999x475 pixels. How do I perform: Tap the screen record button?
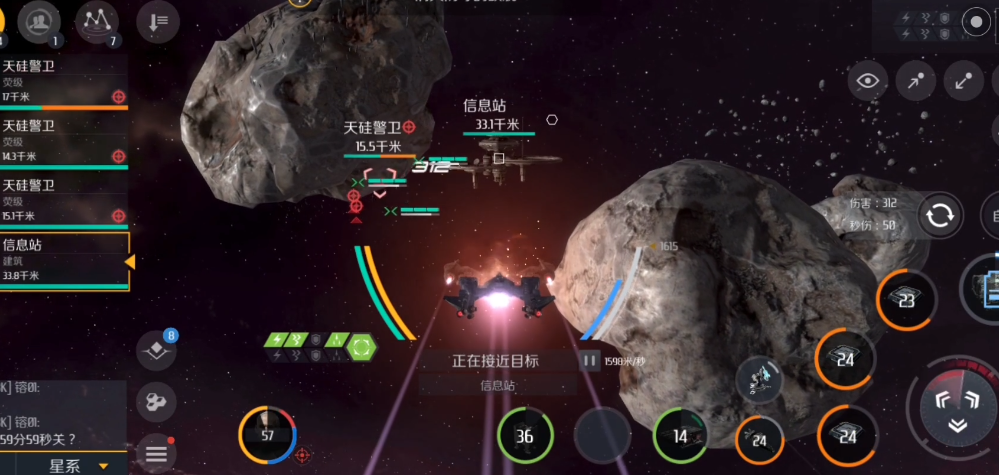(x=976, y=21)
